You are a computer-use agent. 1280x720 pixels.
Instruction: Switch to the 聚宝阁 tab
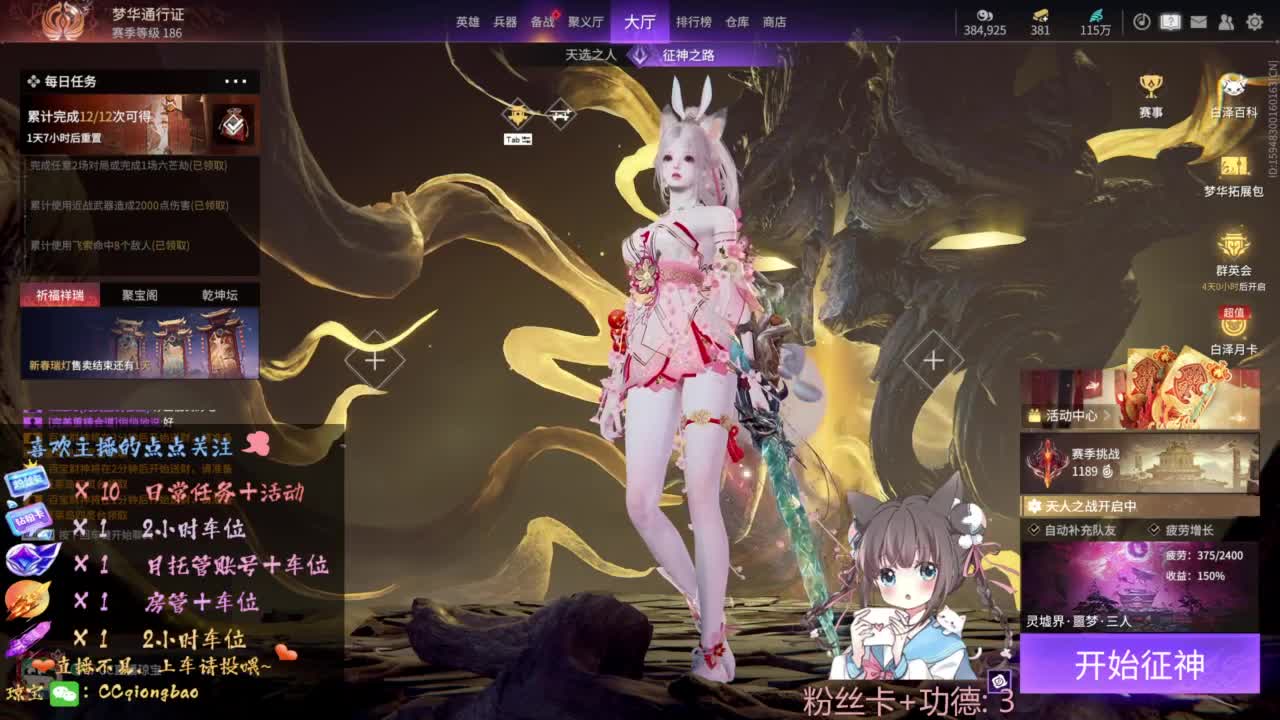[139, 294]
